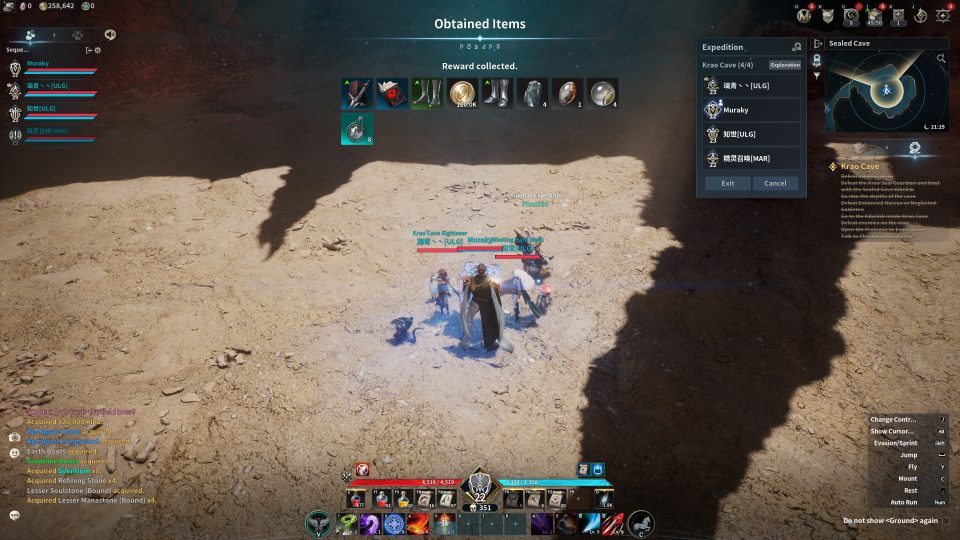The width and height of the screenshot is (960, 540).
Task: Click Cancel in the Expedition panel
Action: click(776, 183)
